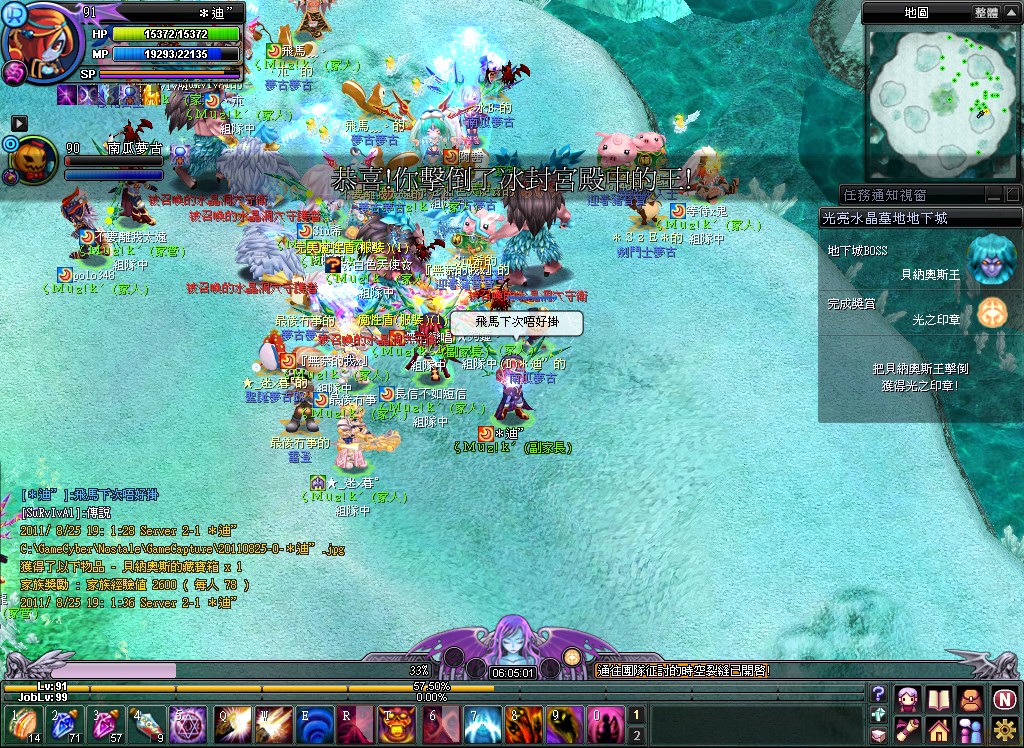This screenshot has height=748, width=1024.
Task: Click the player character portrait
Action: (42, 42)
